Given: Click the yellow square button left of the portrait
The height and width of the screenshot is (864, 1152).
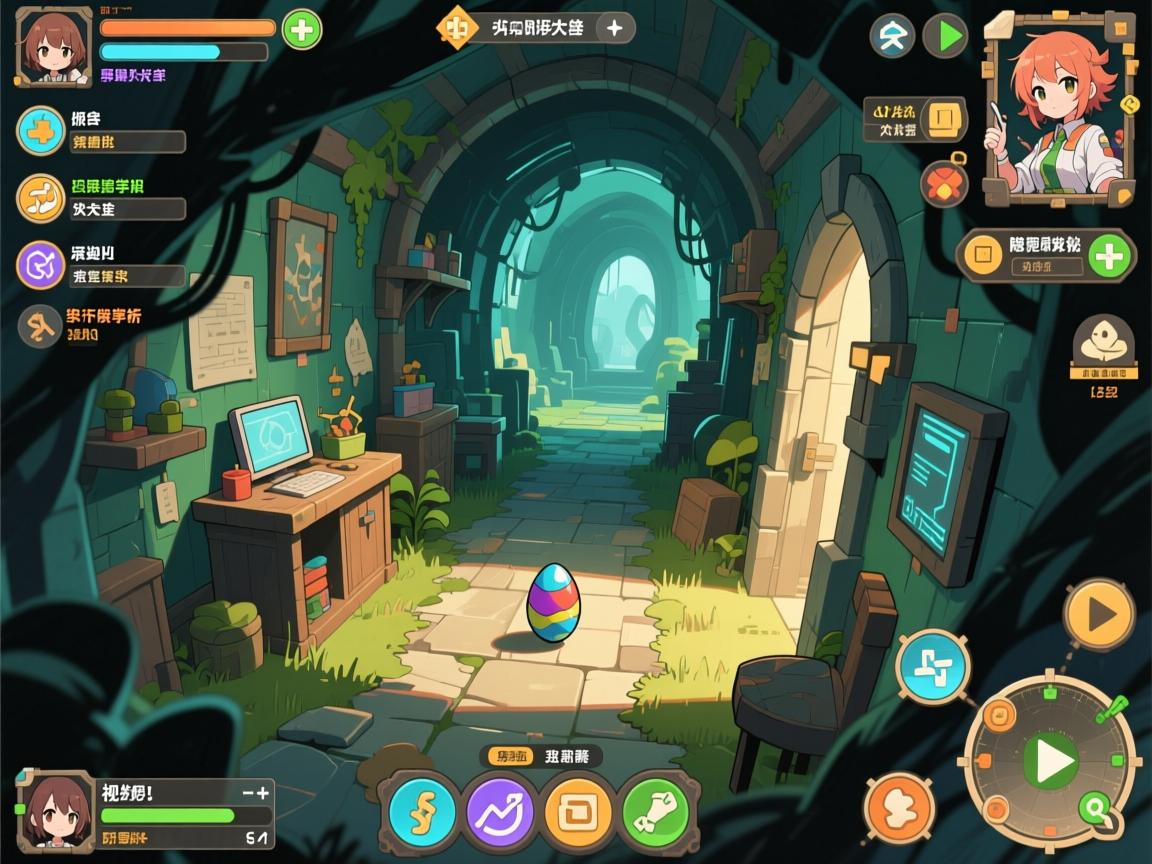Looking at the screenshot, I should 942,120.
